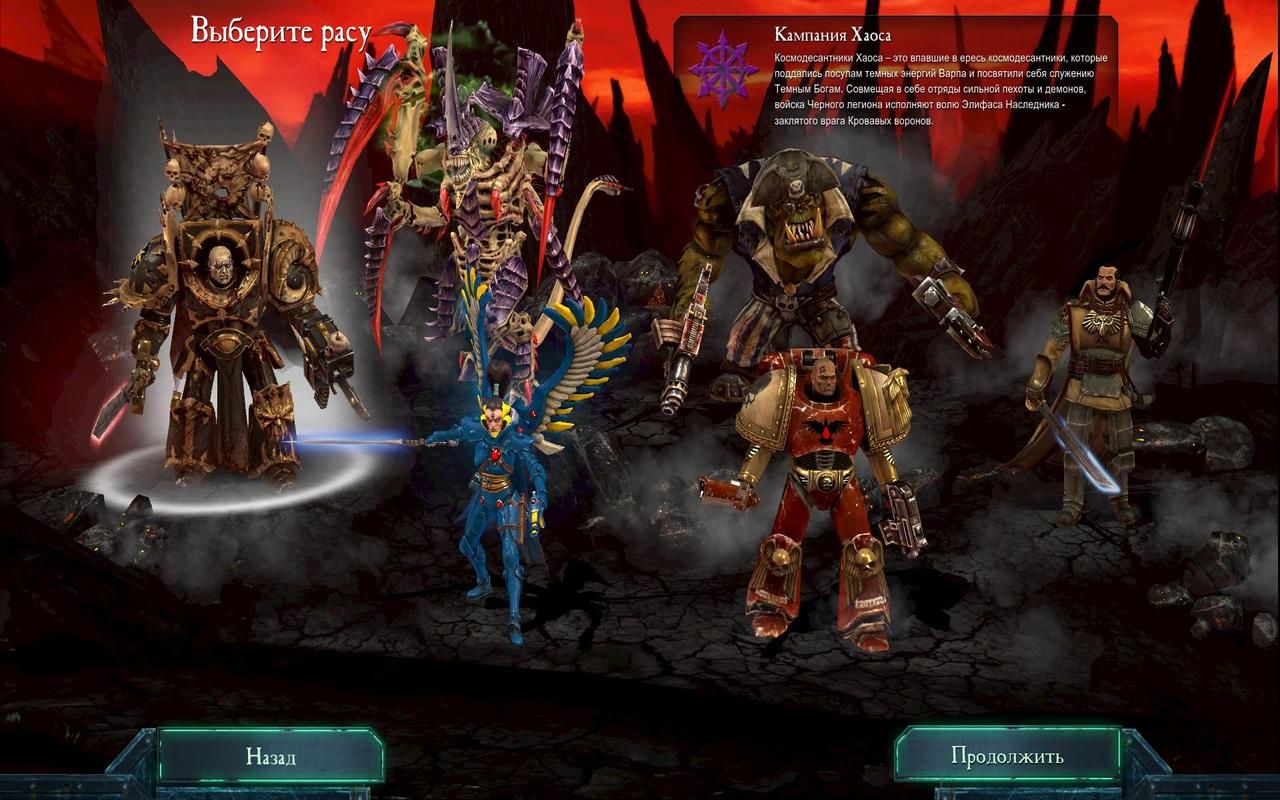Confirm choice with the Продолжить button
Image resolution: width=1280 pixels, height=800 pixels.
[x=1007, y=756]
